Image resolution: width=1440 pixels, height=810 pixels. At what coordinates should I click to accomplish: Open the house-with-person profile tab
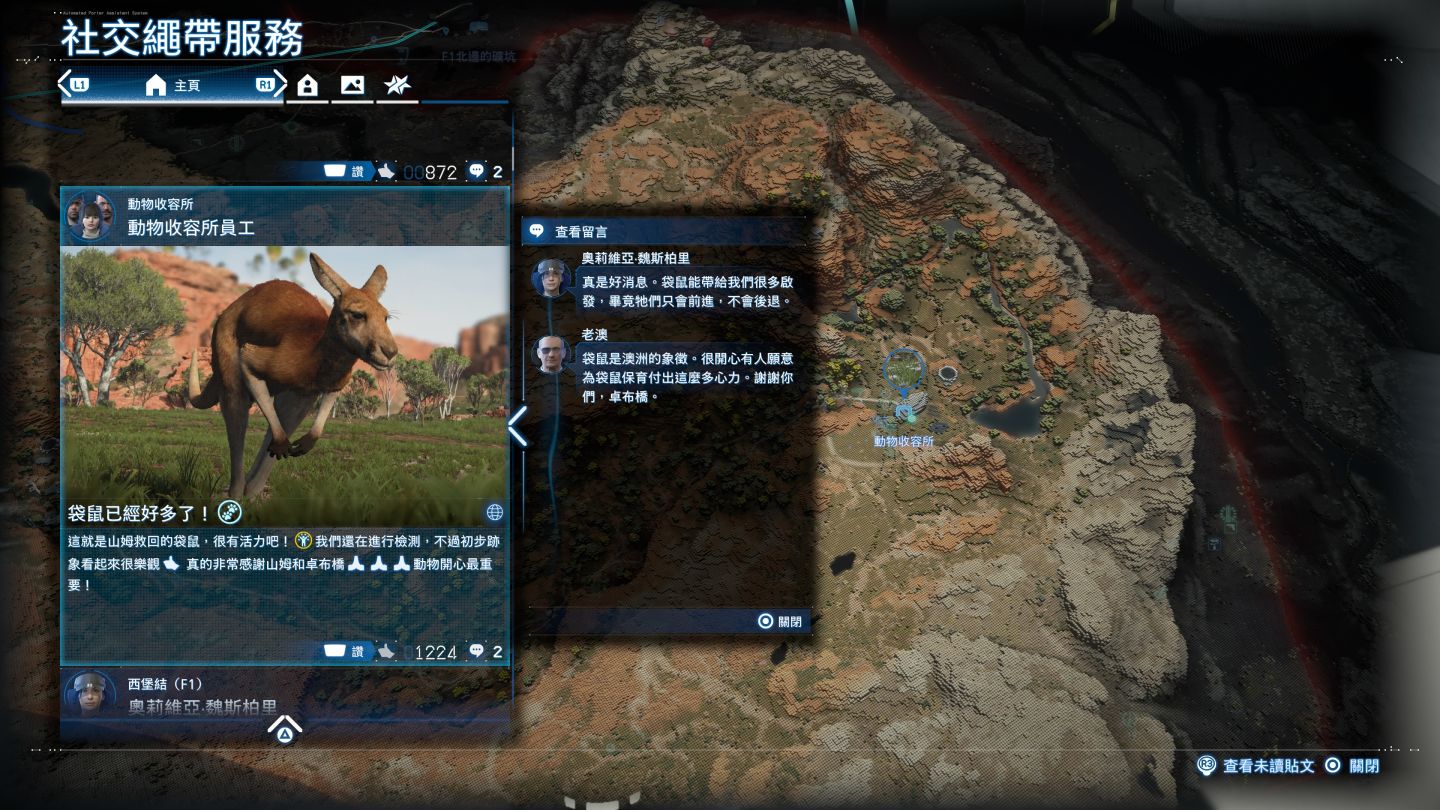[308, 86]
